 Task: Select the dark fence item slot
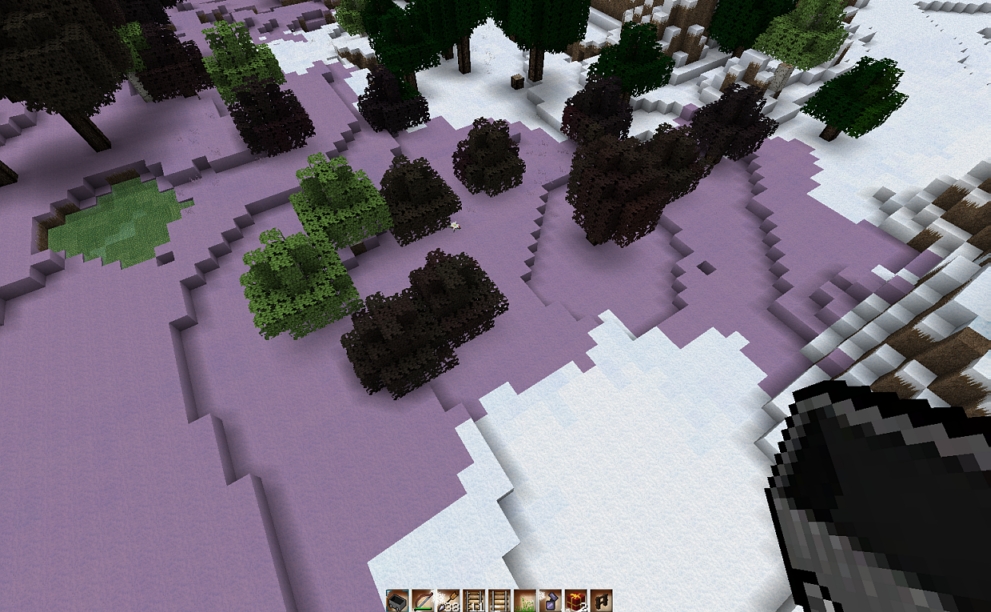(x=601, y=601)
